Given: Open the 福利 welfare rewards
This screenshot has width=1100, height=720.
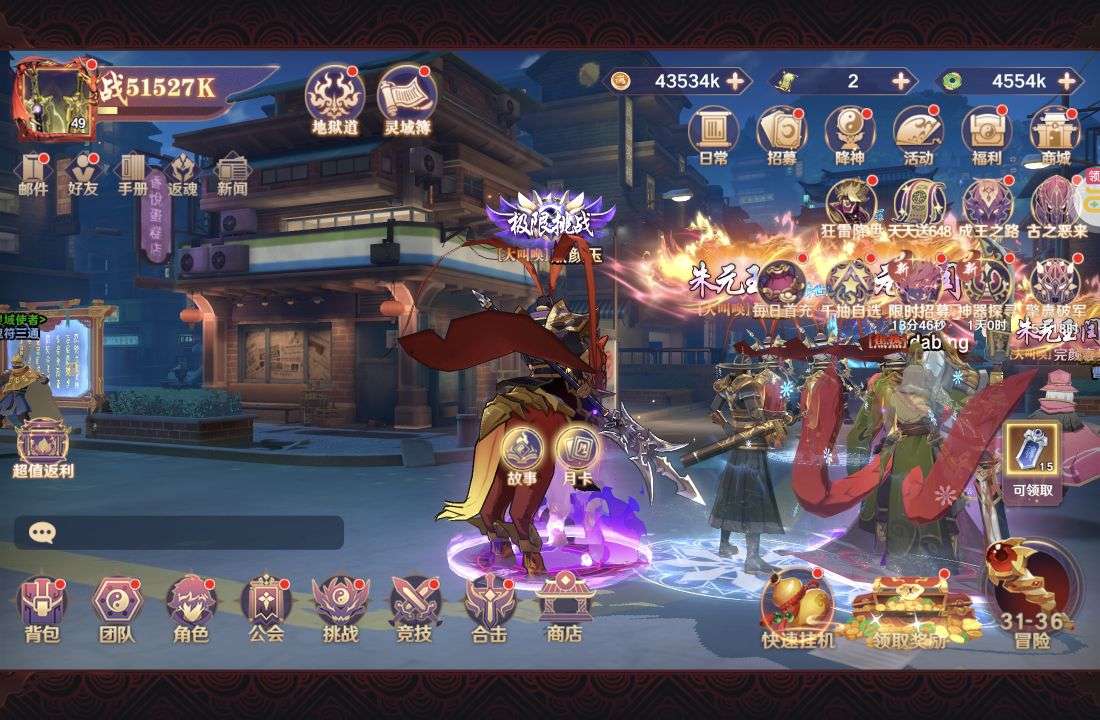Looking at the screenshot, I should (987, 133).
